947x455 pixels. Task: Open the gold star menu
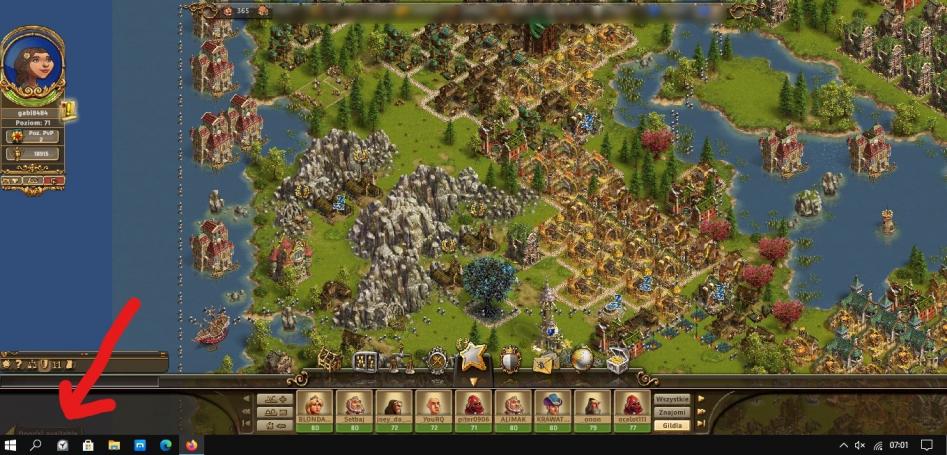472,357
